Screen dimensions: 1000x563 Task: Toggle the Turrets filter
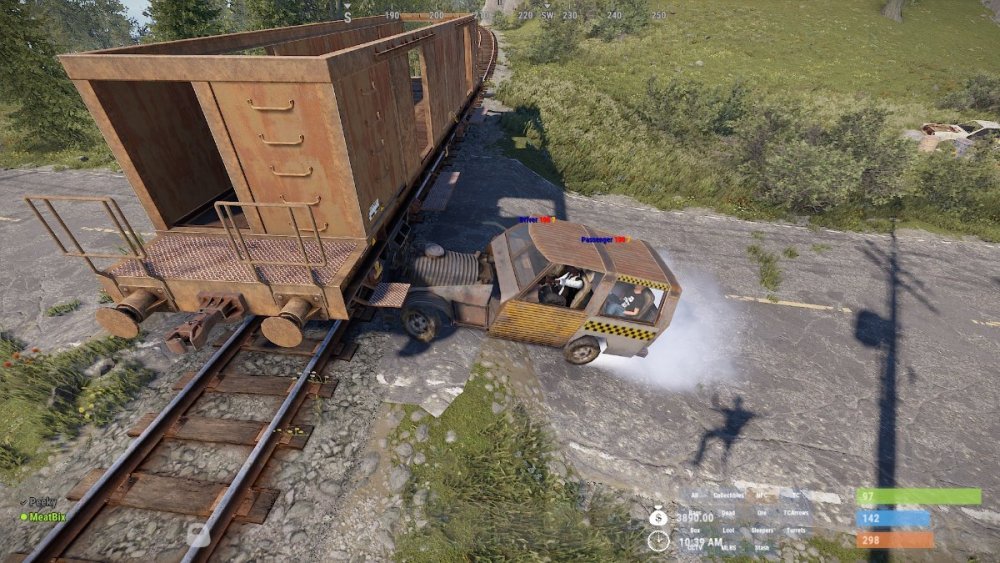click(796, 531)
